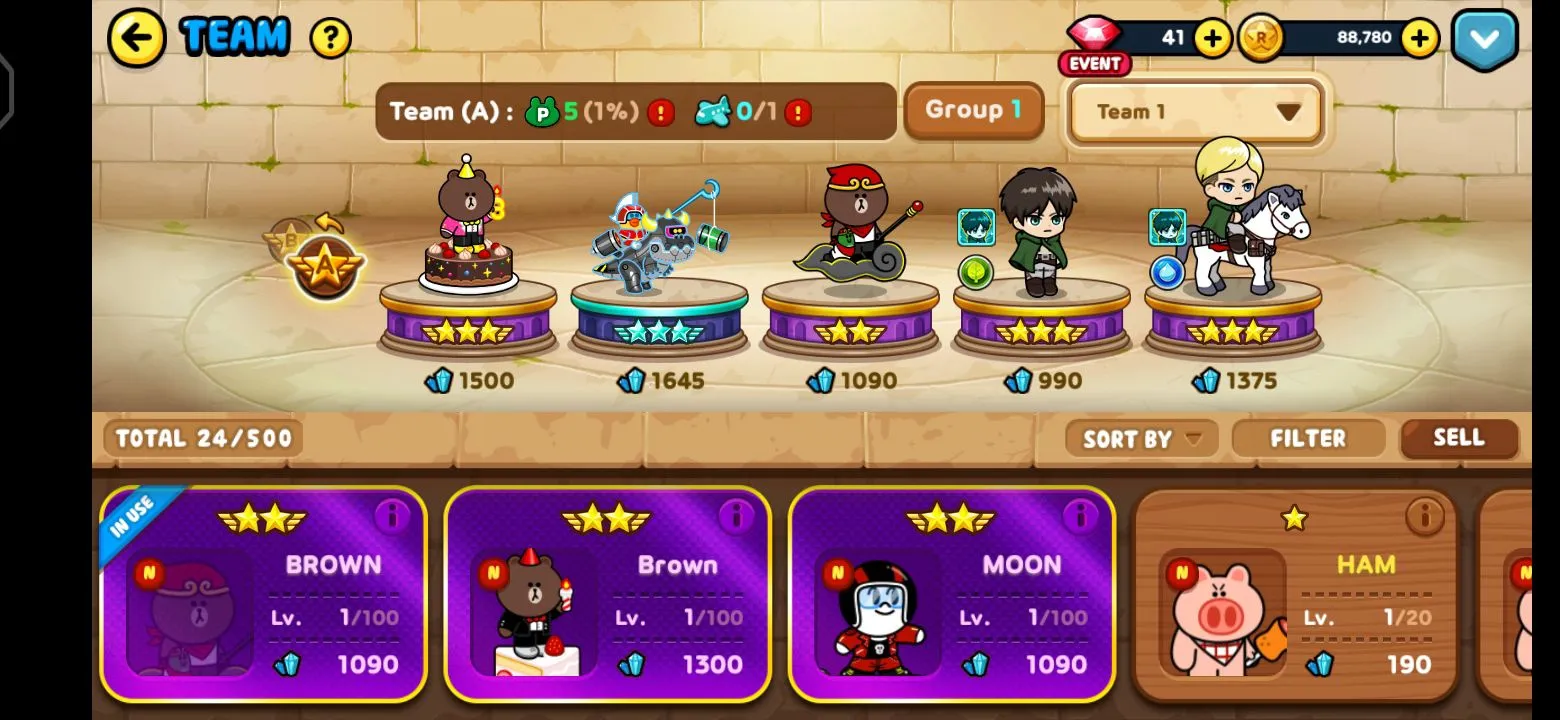The image size is (1560, 720).
Task: Tap the Sell button
Action: point(1458,438)
